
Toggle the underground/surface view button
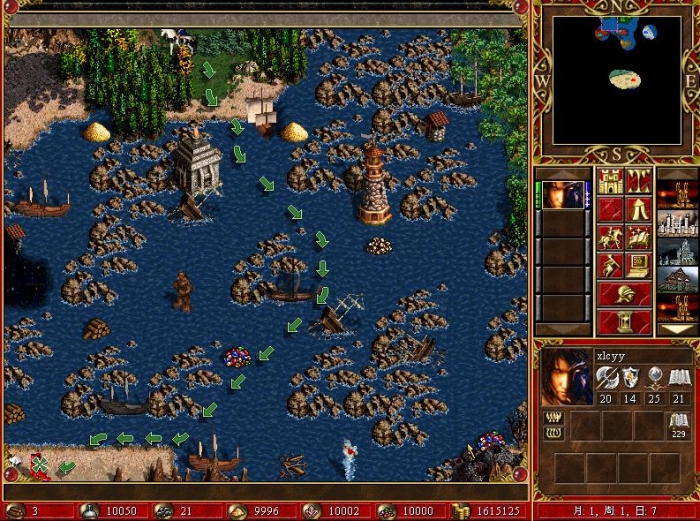pos(638,182)
